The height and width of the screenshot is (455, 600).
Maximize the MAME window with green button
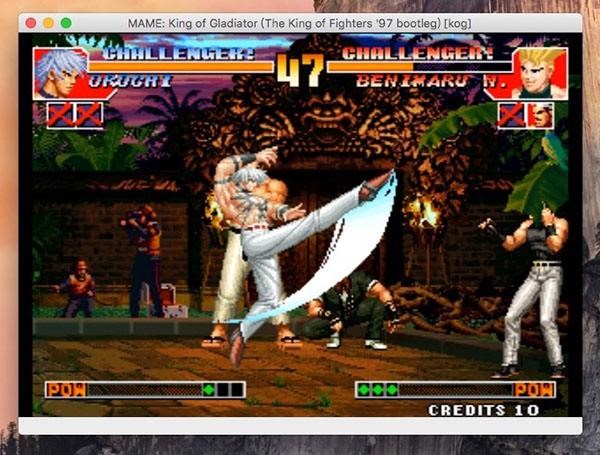pos(66,22)
